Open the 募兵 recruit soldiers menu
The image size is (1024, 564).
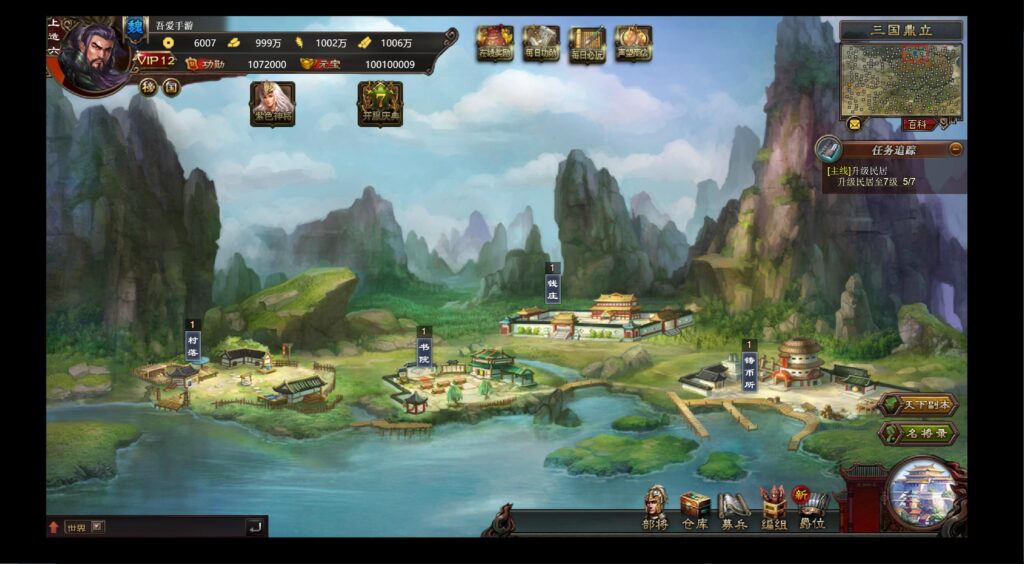click(734, 508)
